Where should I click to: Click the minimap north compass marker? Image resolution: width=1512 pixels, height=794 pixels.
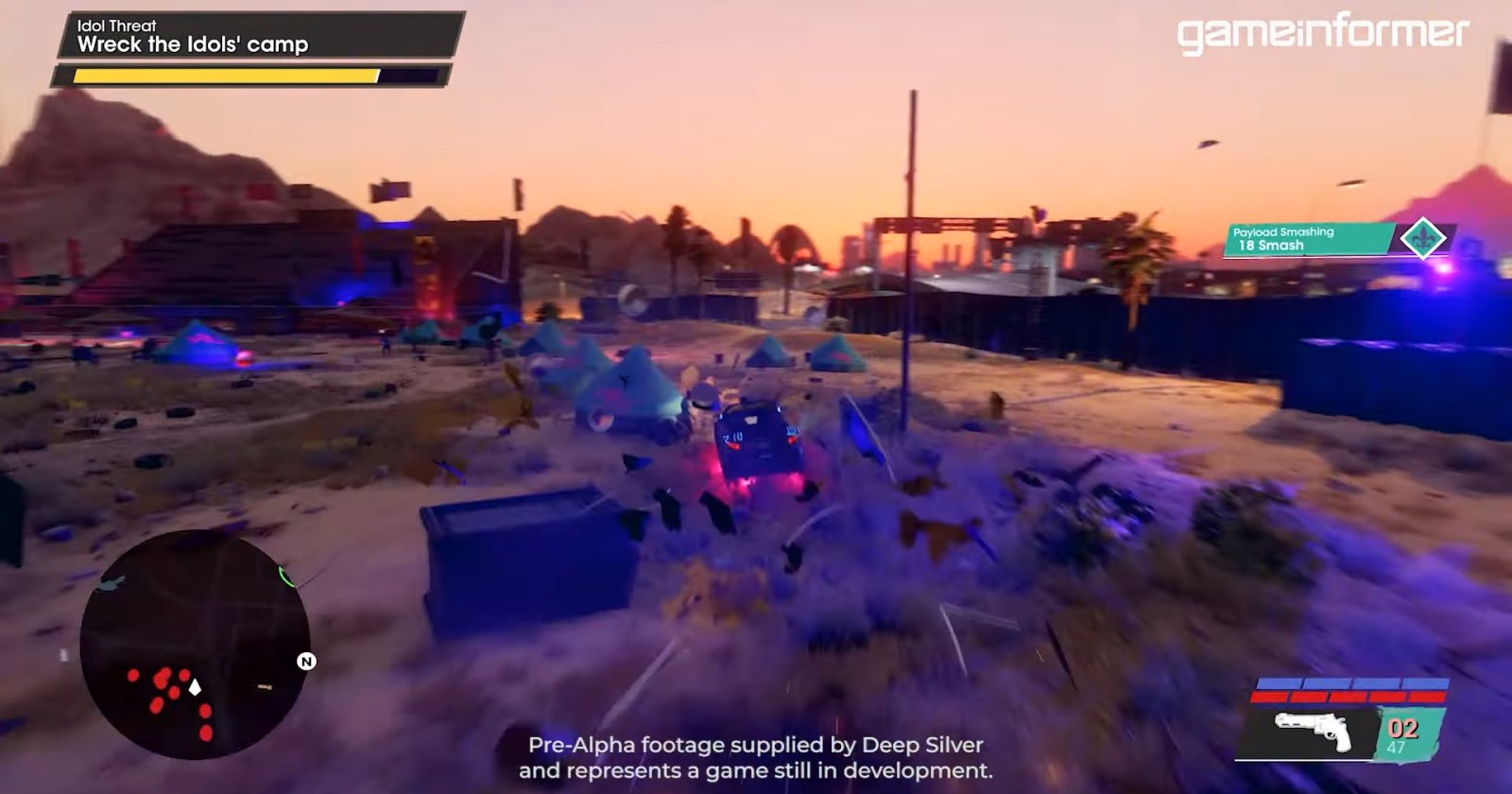[x=306, y=662]
